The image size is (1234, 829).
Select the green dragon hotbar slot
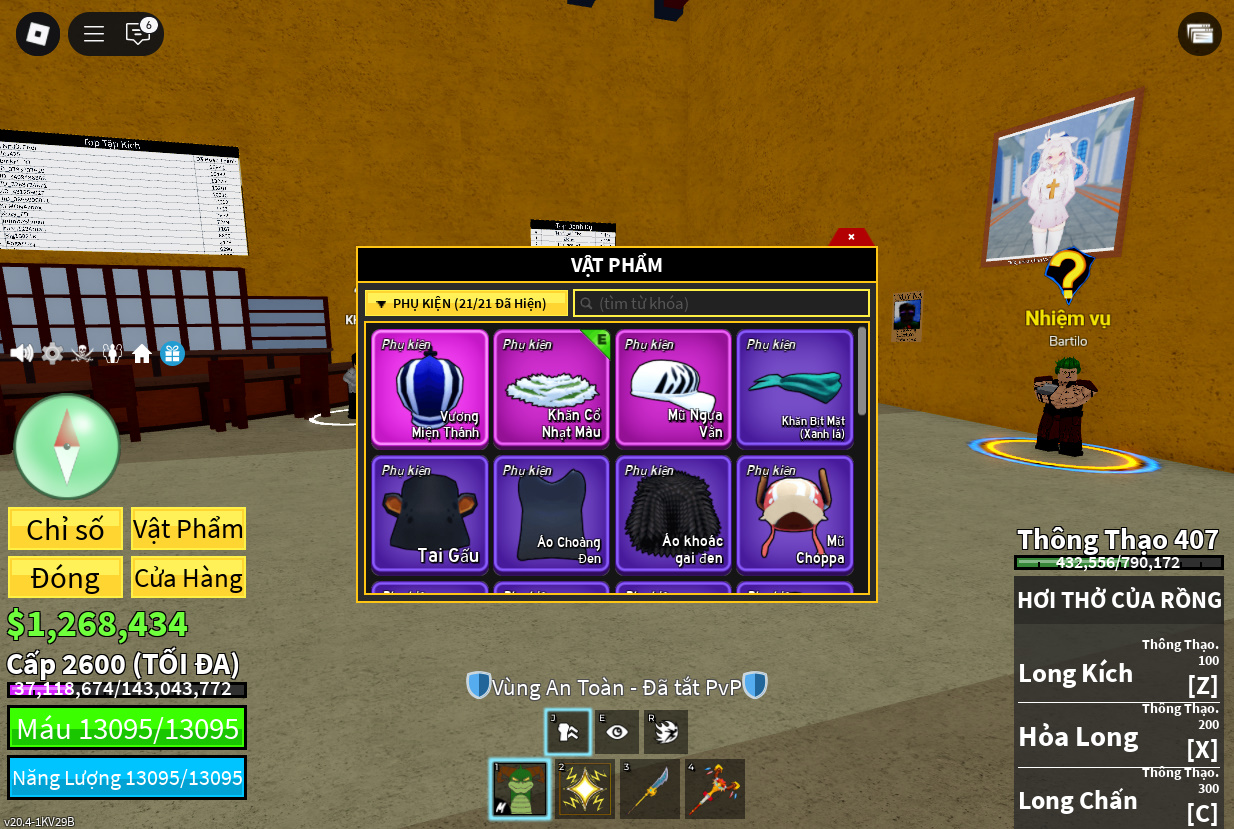point(520,789)
